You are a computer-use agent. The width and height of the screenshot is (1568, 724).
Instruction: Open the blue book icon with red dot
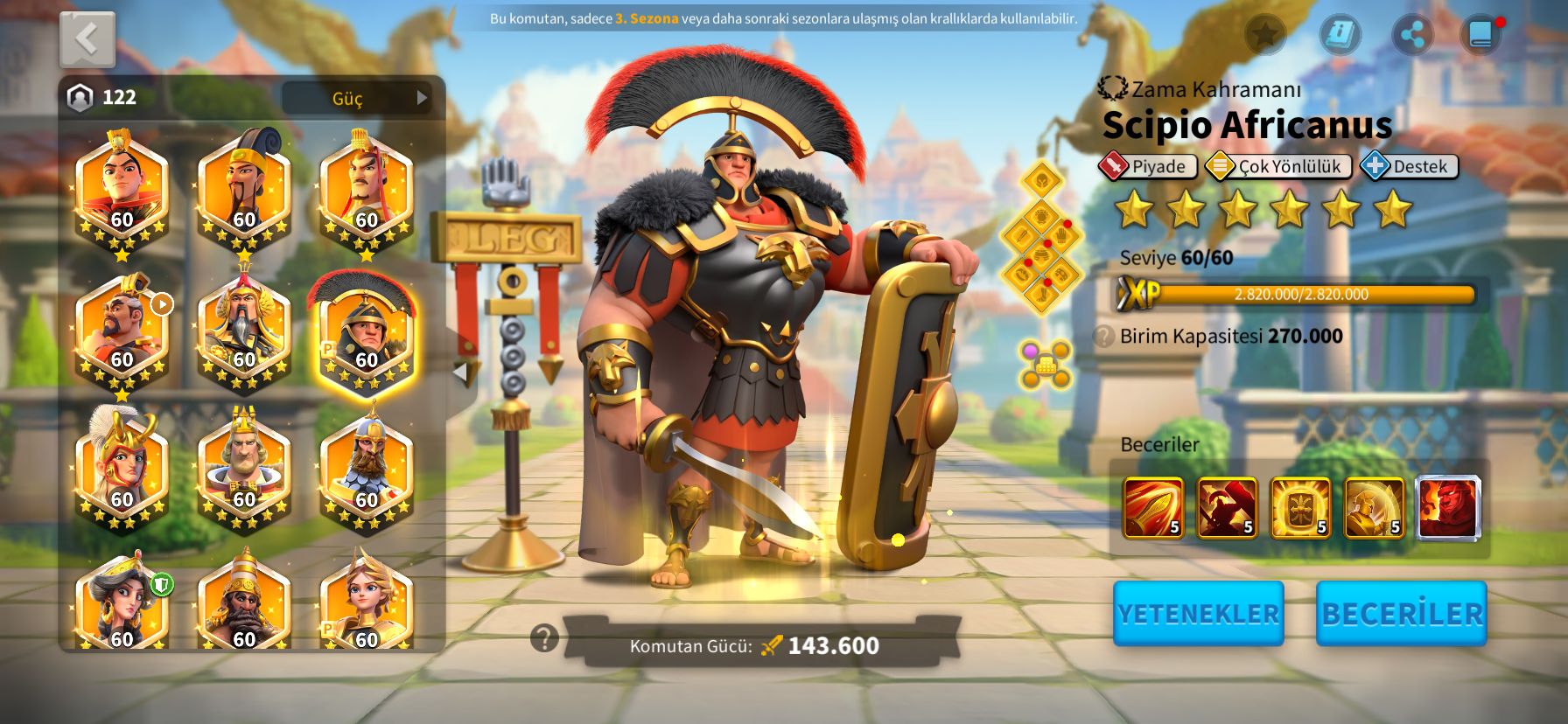(1480, 35)
